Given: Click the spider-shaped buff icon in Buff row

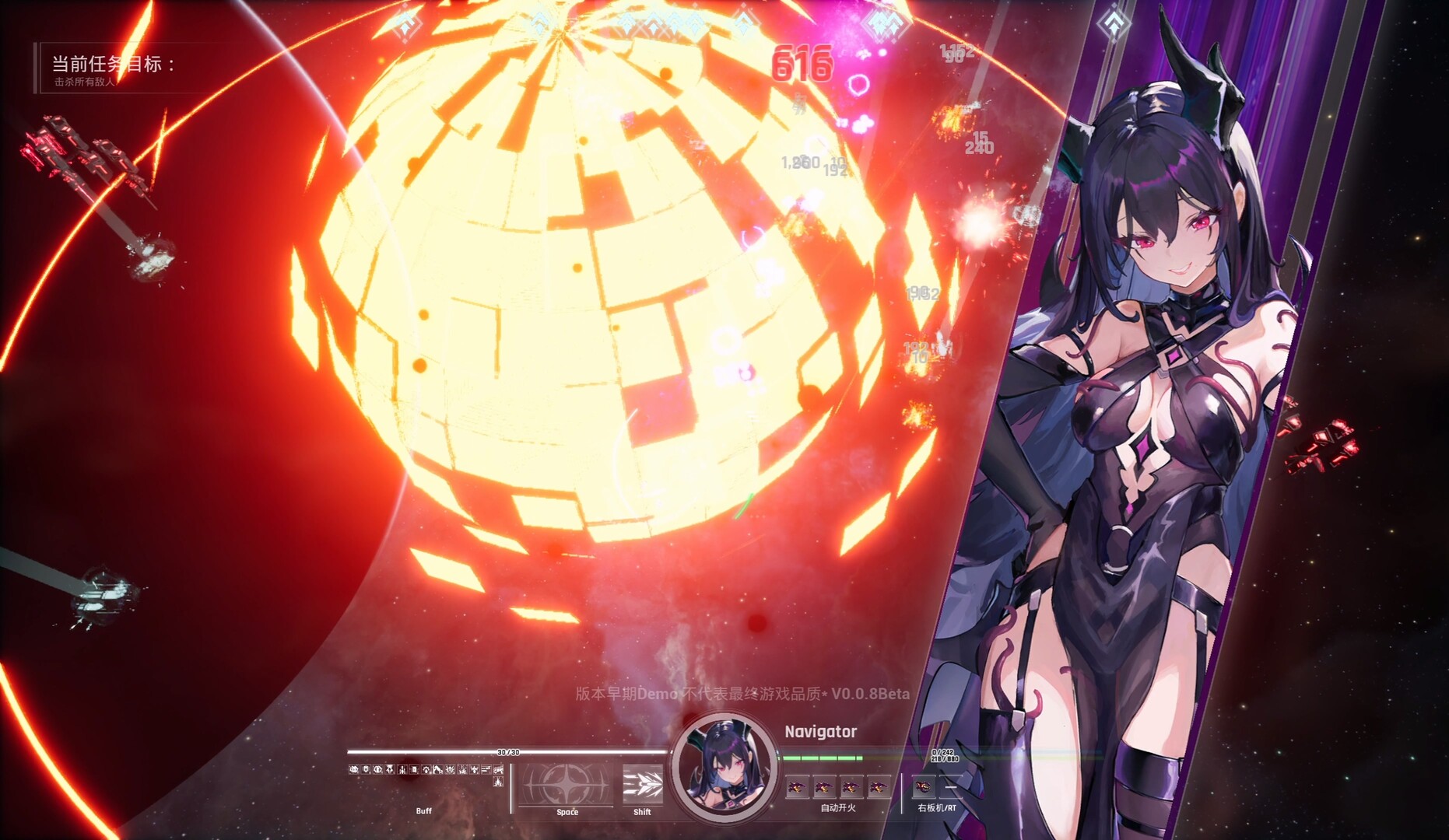Looking at the screenshot, I should (450, 769).
